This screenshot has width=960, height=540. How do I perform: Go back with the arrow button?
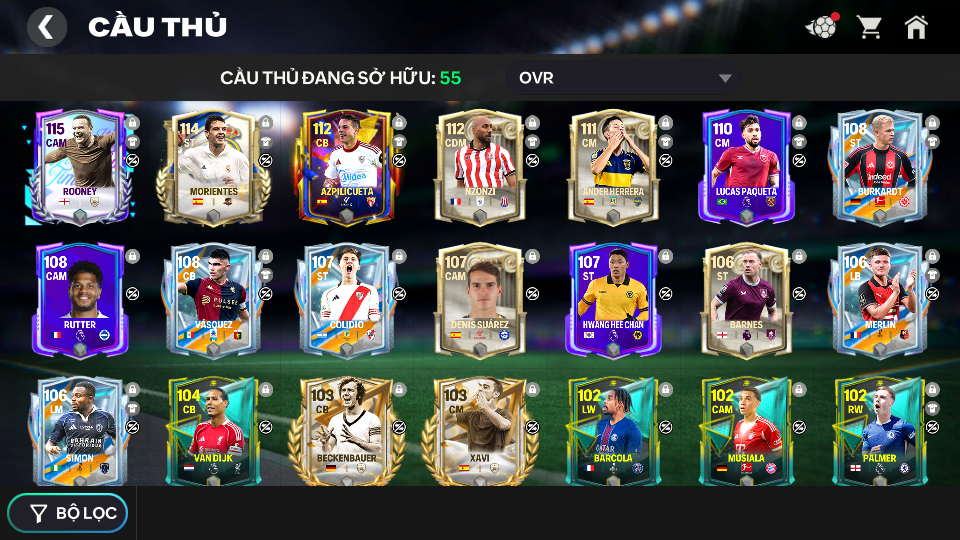pos(46,27)
